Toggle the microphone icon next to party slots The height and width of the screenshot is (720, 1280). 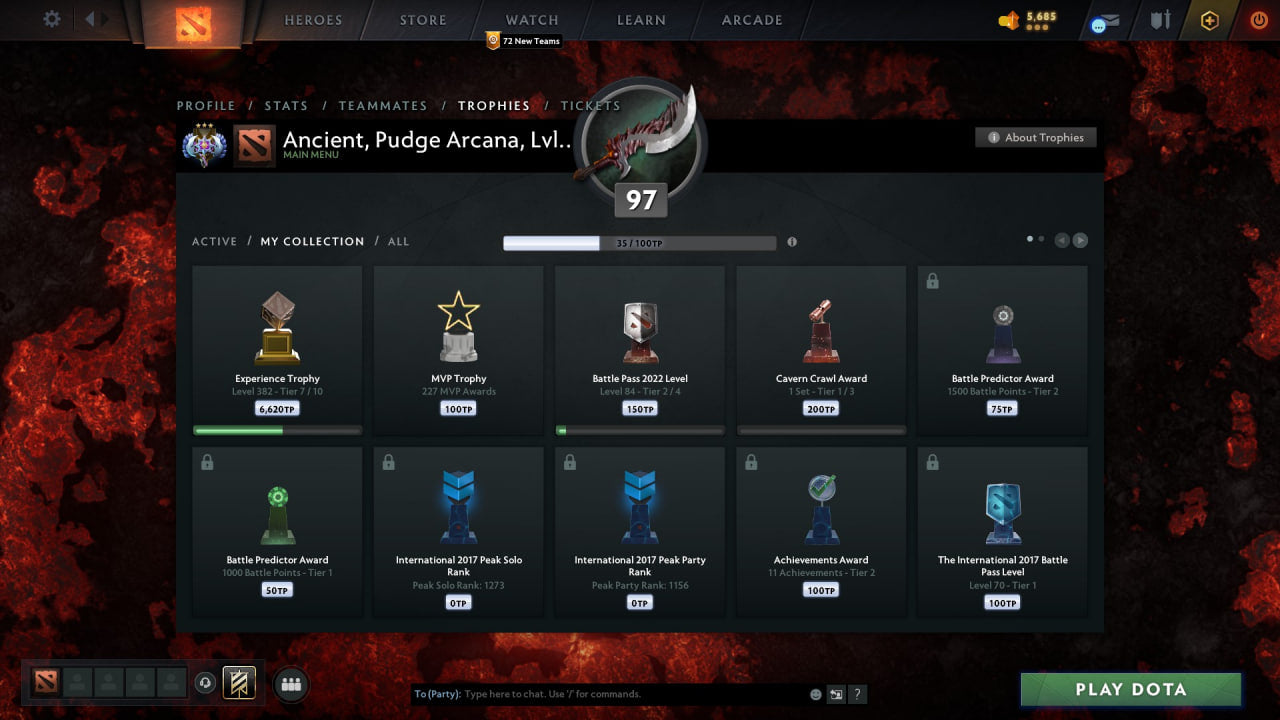[207, 682]
